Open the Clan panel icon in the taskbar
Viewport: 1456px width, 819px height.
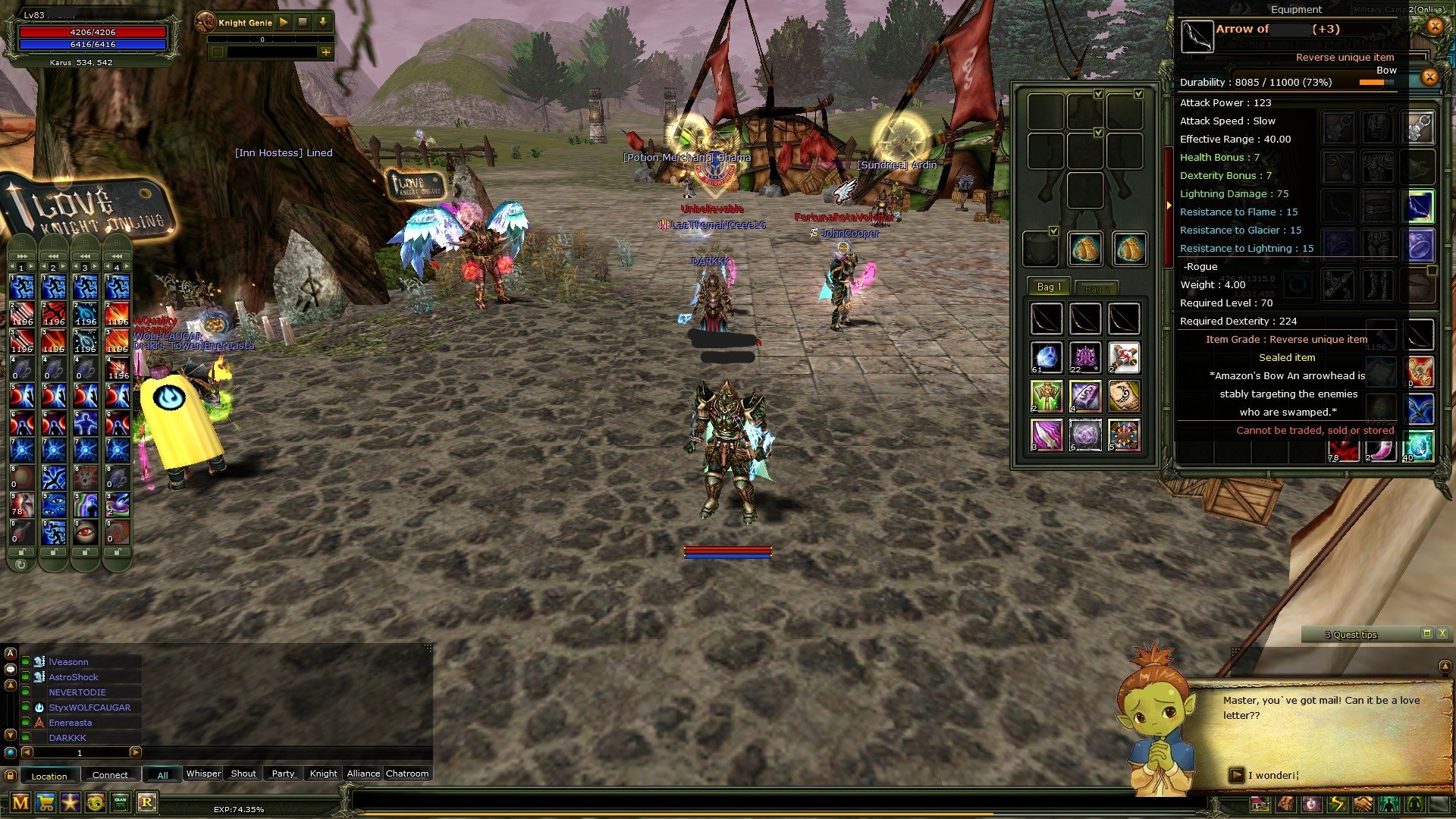click(x=120, y=803)
